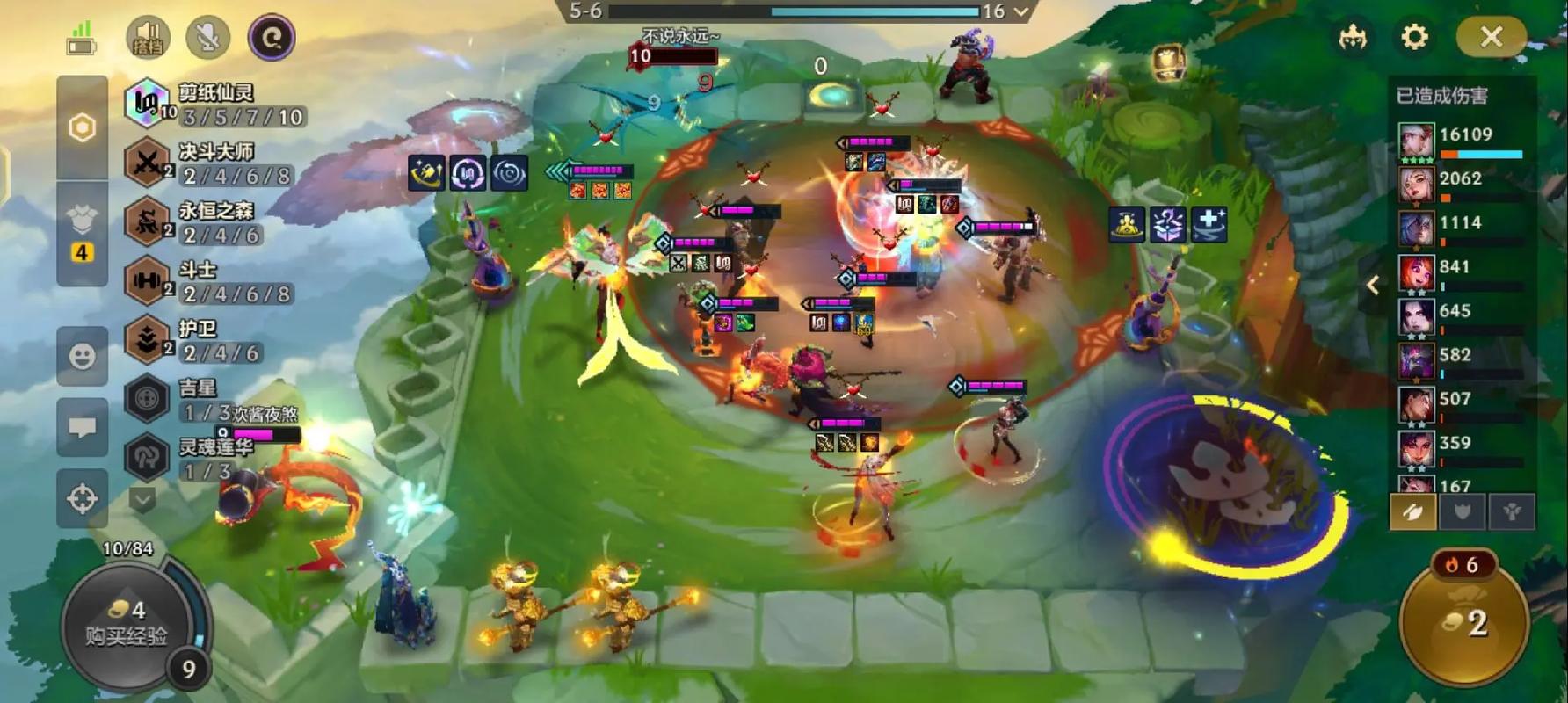Switch to the shield tab in damage panel

click(1463, 511)
